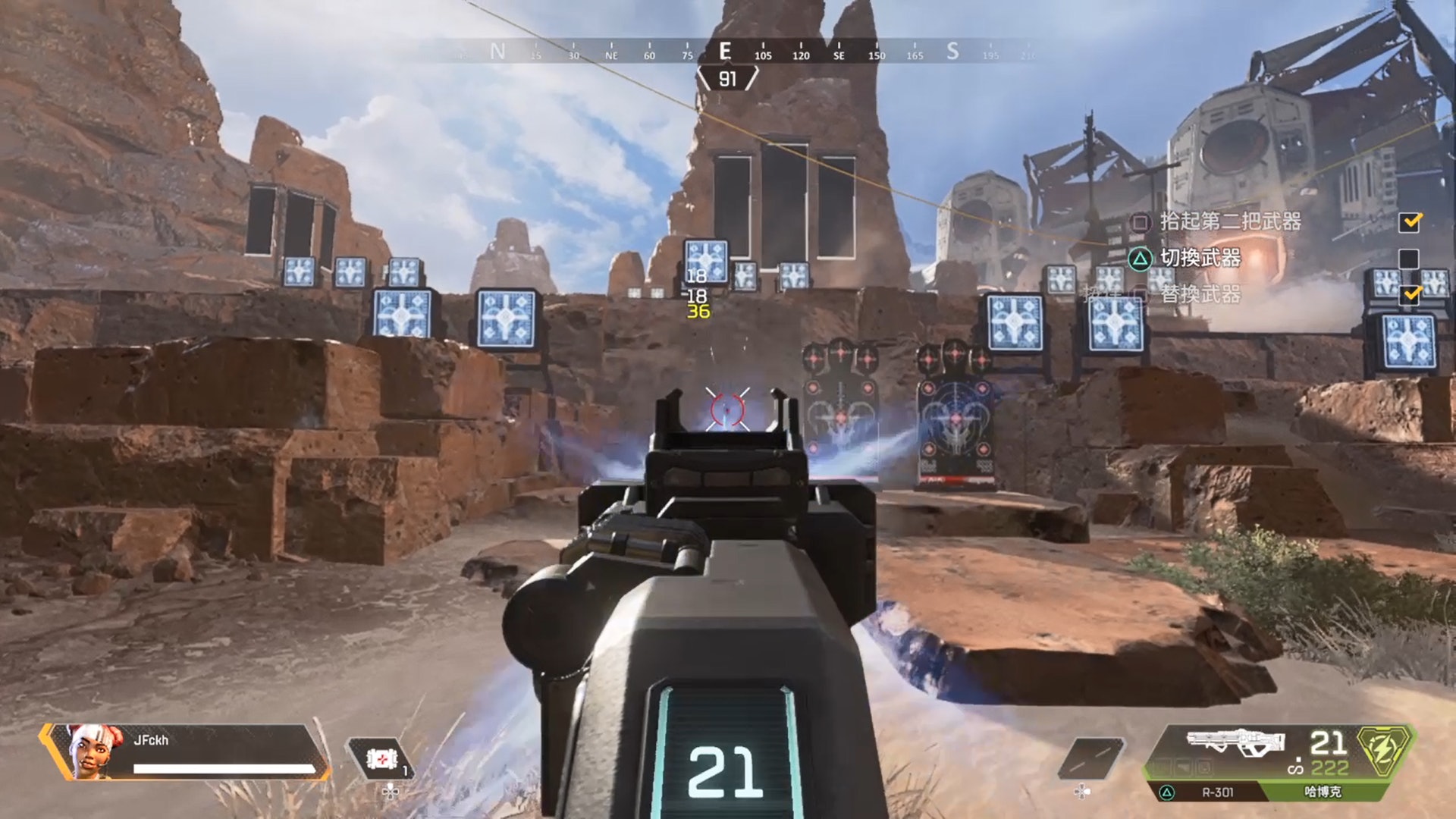
Task: Select the 替換武器 objective entry
Action: click(x=1200, y=294)
